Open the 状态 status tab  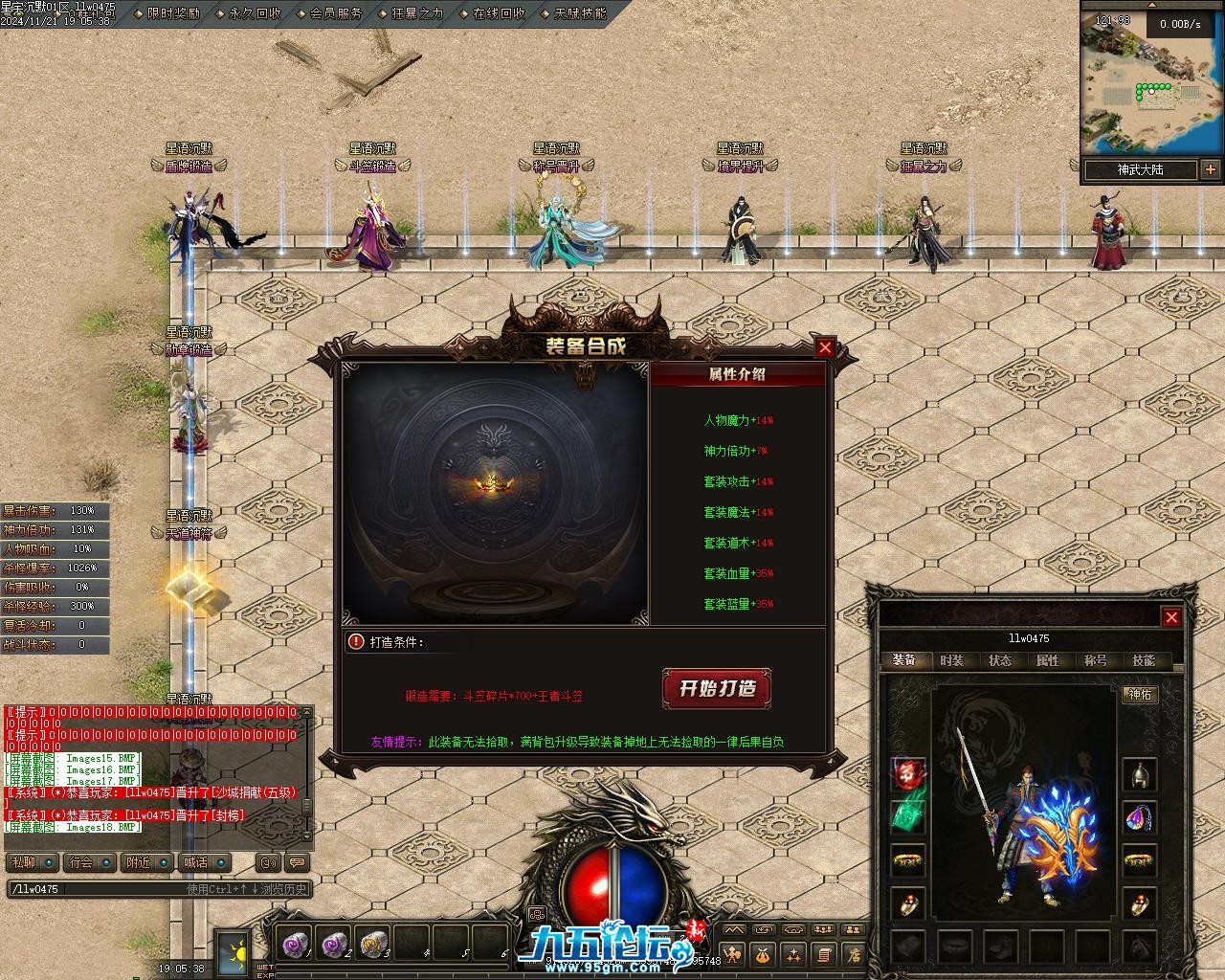tap(1000, 660)
